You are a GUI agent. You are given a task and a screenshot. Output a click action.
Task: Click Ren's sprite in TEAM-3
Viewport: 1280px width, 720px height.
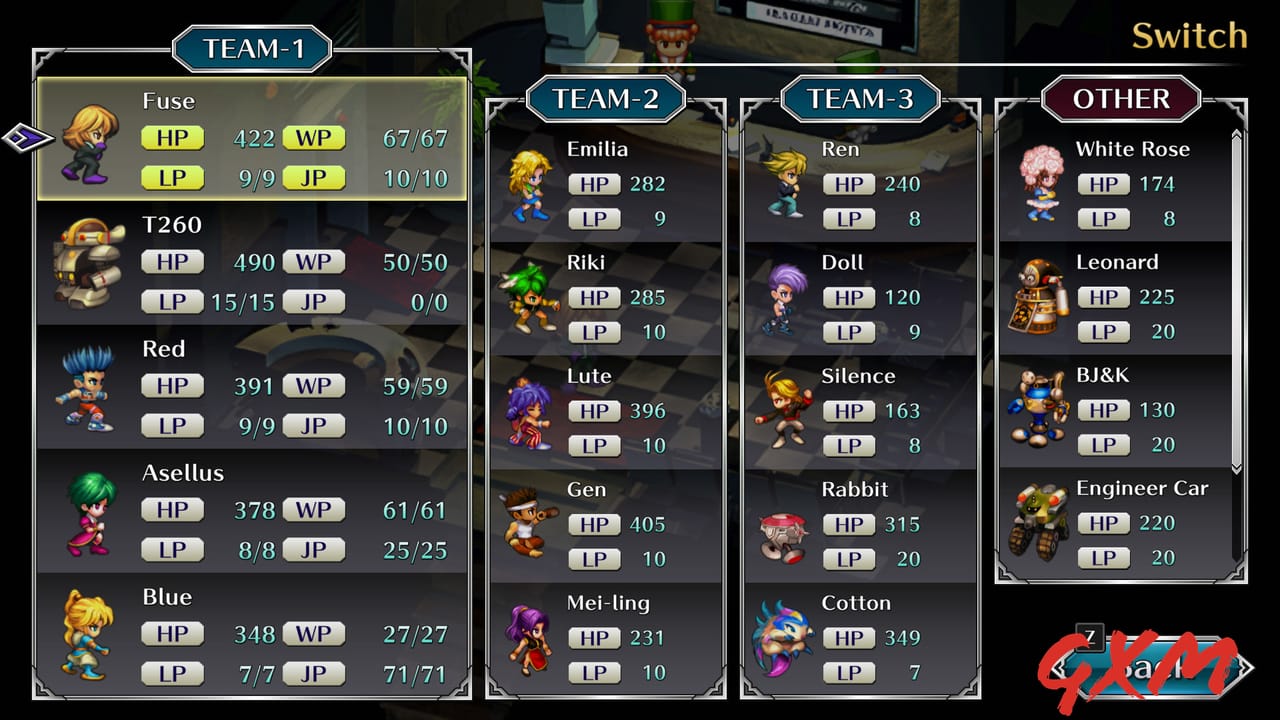[x=785, y=185]
